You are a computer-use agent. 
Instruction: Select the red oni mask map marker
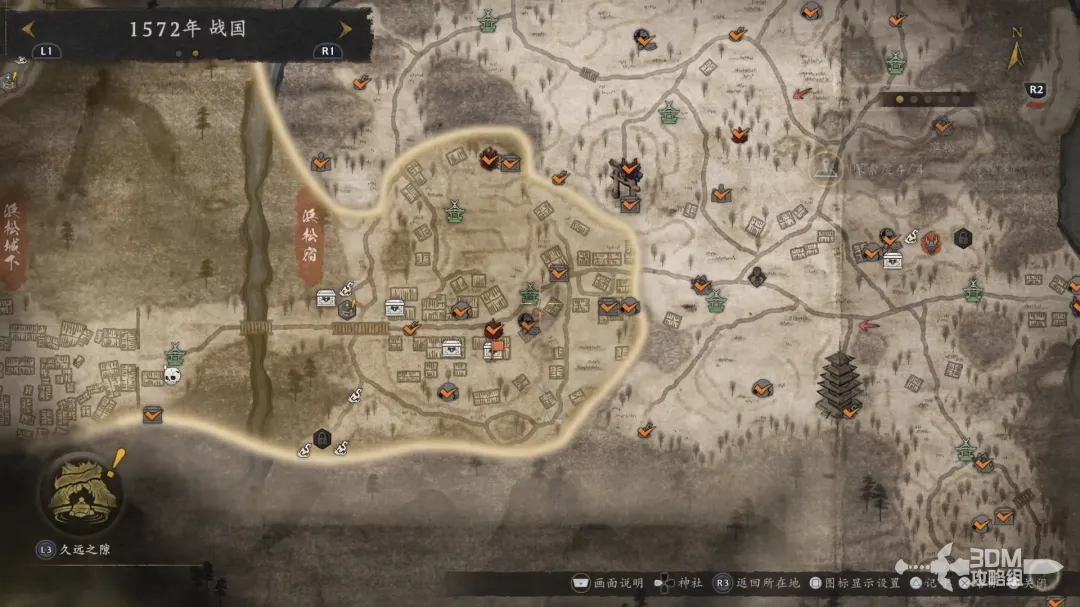coord(931,240)
